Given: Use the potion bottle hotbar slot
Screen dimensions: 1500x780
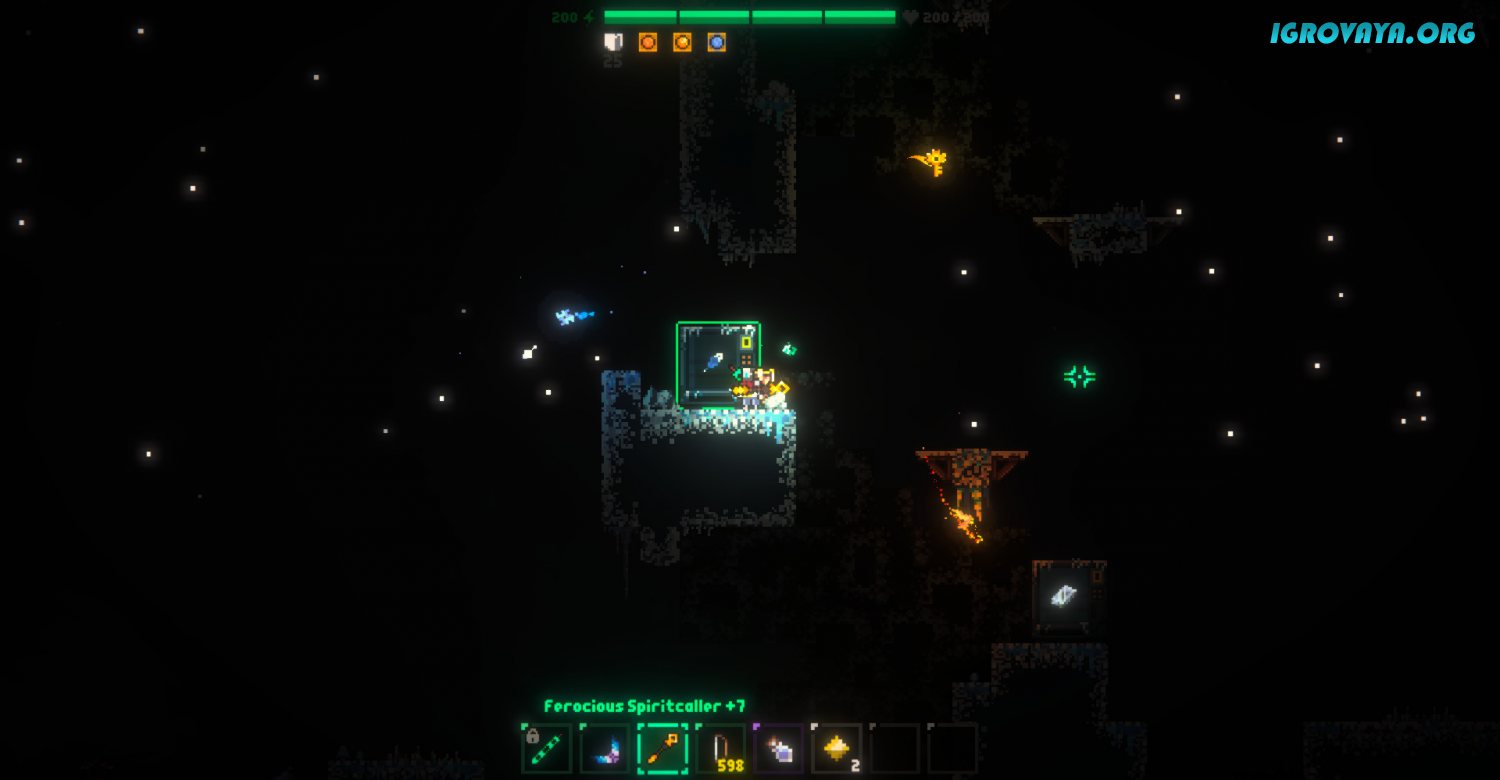Looking at the screenshot, I should 778,749.
